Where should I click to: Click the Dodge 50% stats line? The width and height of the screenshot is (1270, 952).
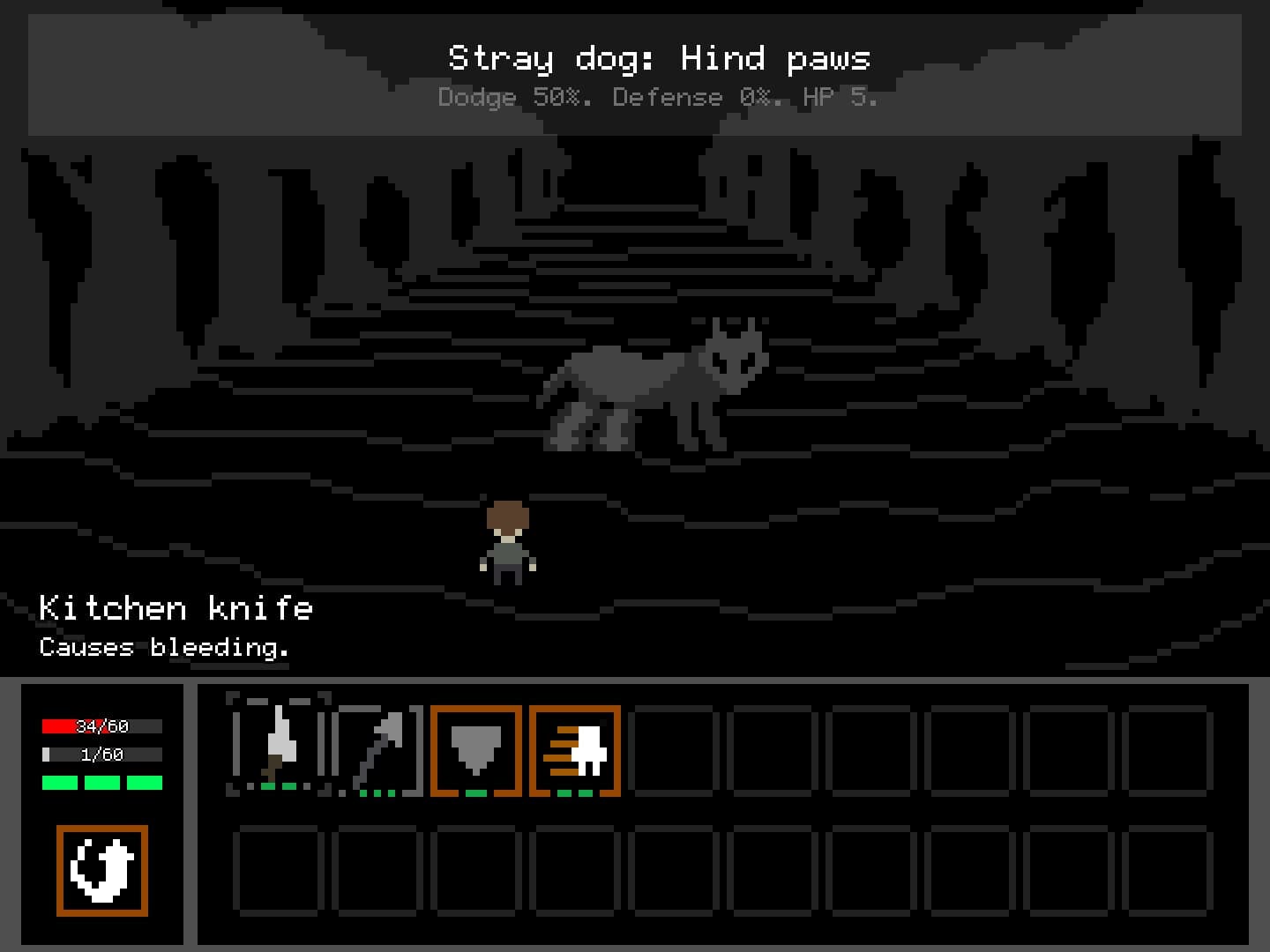click(658, 97)
